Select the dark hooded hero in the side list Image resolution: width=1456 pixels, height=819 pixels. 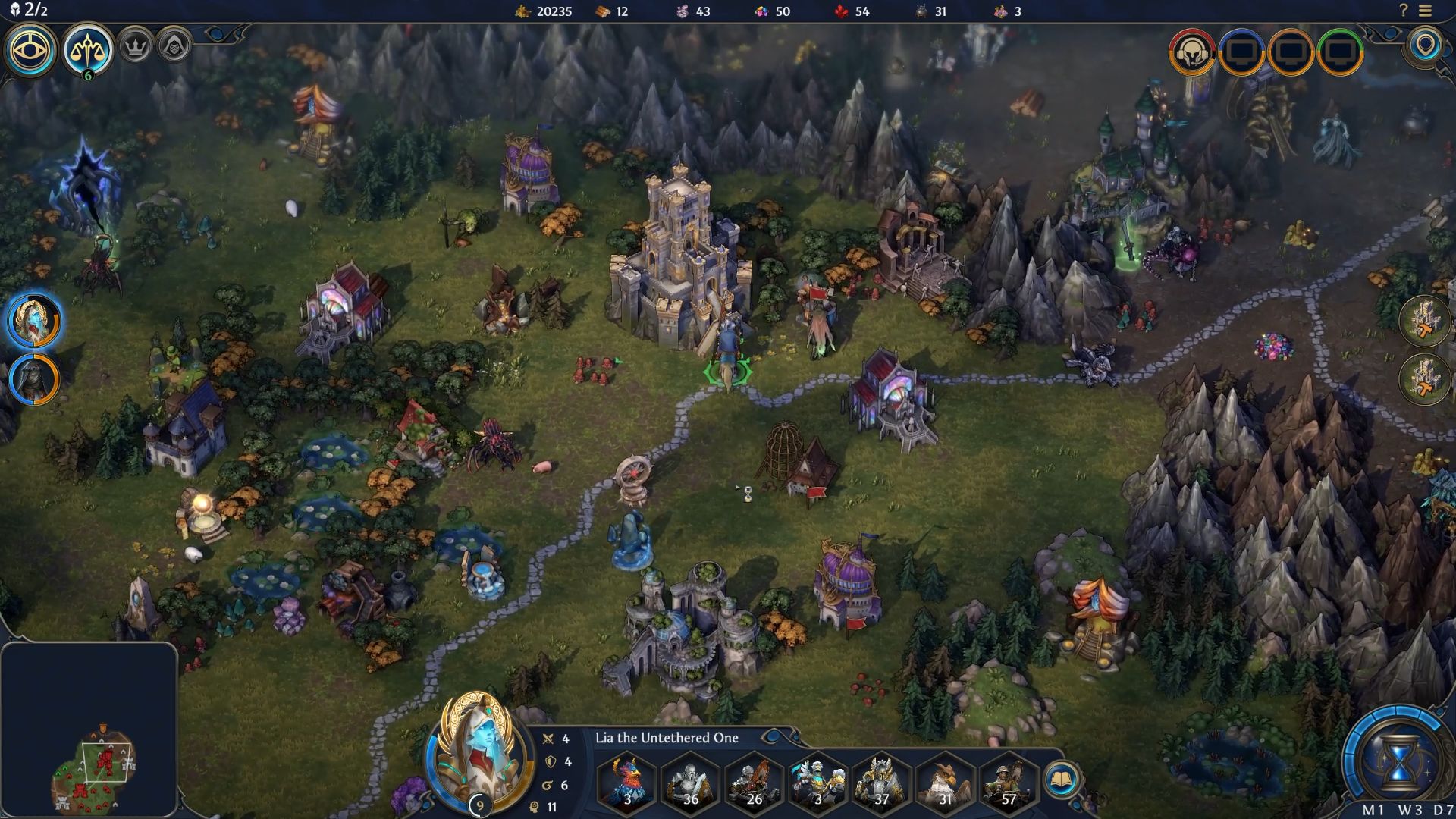coord(33,378)
